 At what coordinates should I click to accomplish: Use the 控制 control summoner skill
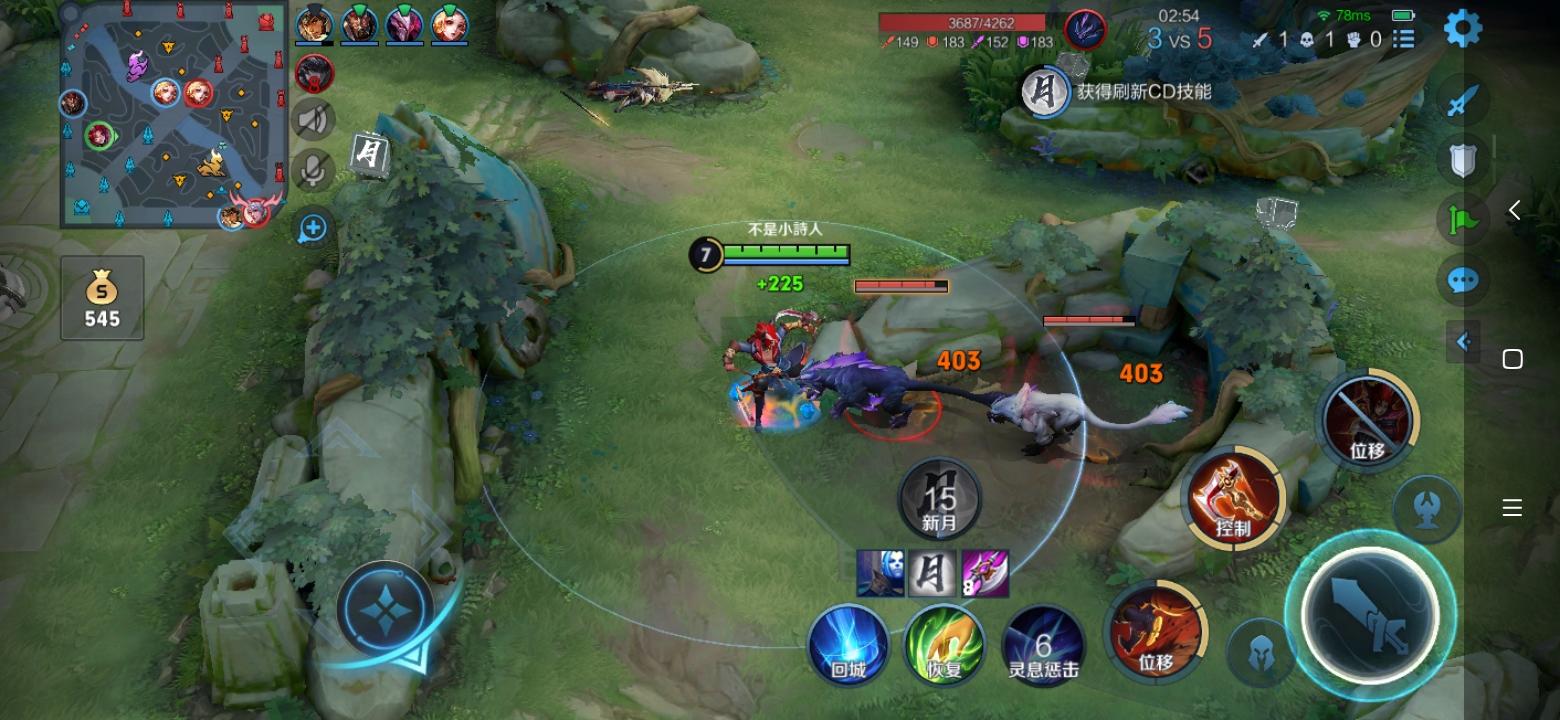coord(1234,497)
